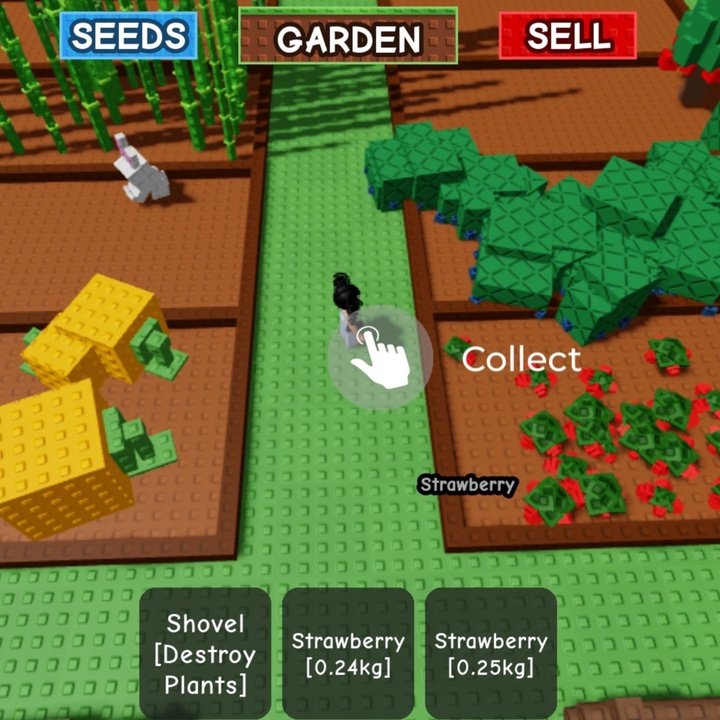The image size is (720, 720).
Task: Tap the Collect hand prompt
Action: pyautogui.click(x=381, y=357)
